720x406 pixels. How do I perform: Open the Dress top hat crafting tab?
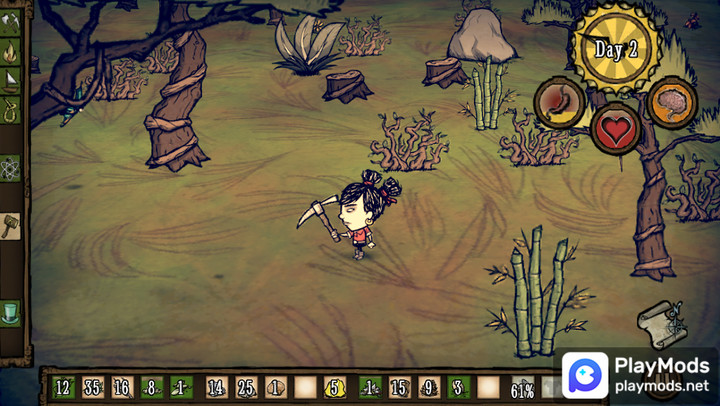point(12,312)
